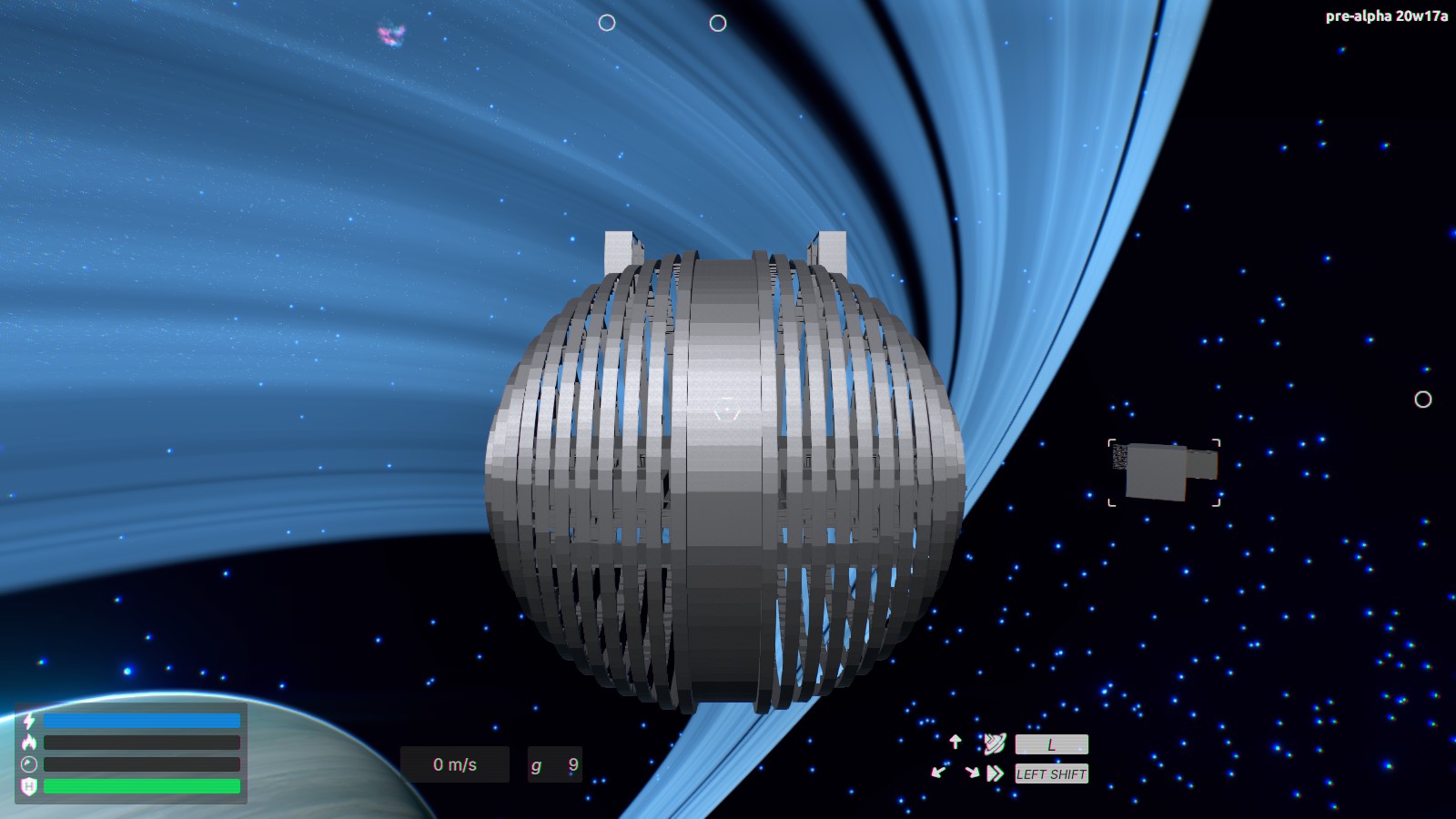Viewport: 1456px width, 819px height.
Task: Click the circular waypoint marker above the sphere ship
Action: click(x=719, y=25)
